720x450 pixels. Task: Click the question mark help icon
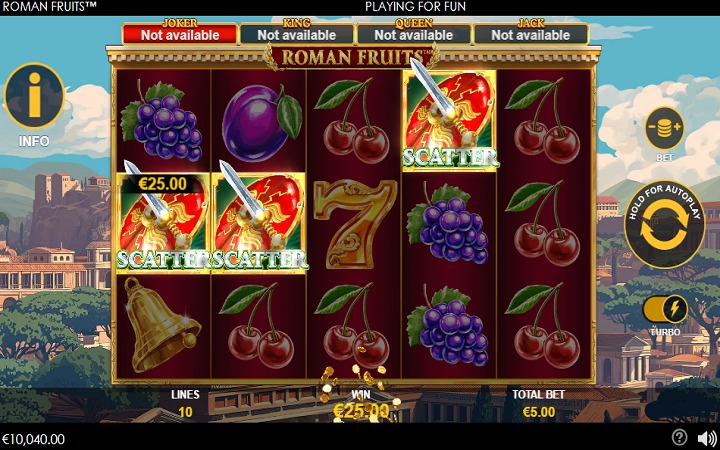[x=679, y=437]
